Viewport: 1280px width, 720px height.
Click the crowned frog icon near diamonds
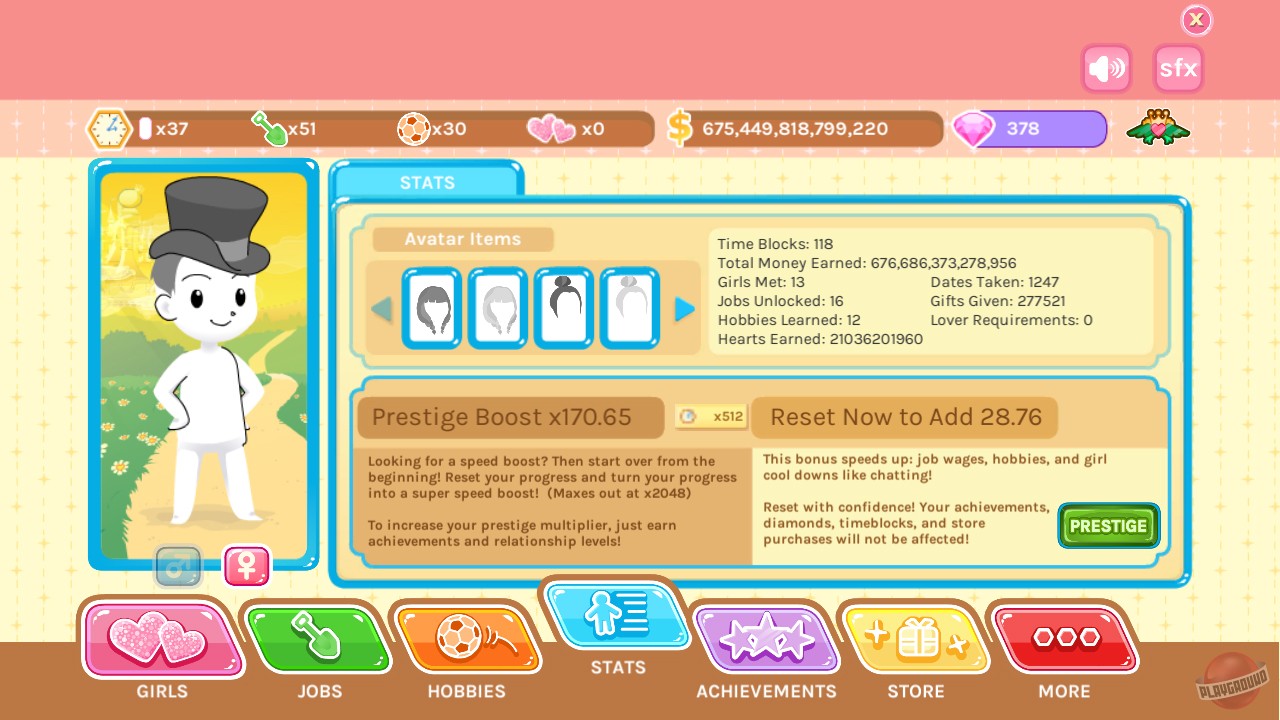coord(1156,128)
